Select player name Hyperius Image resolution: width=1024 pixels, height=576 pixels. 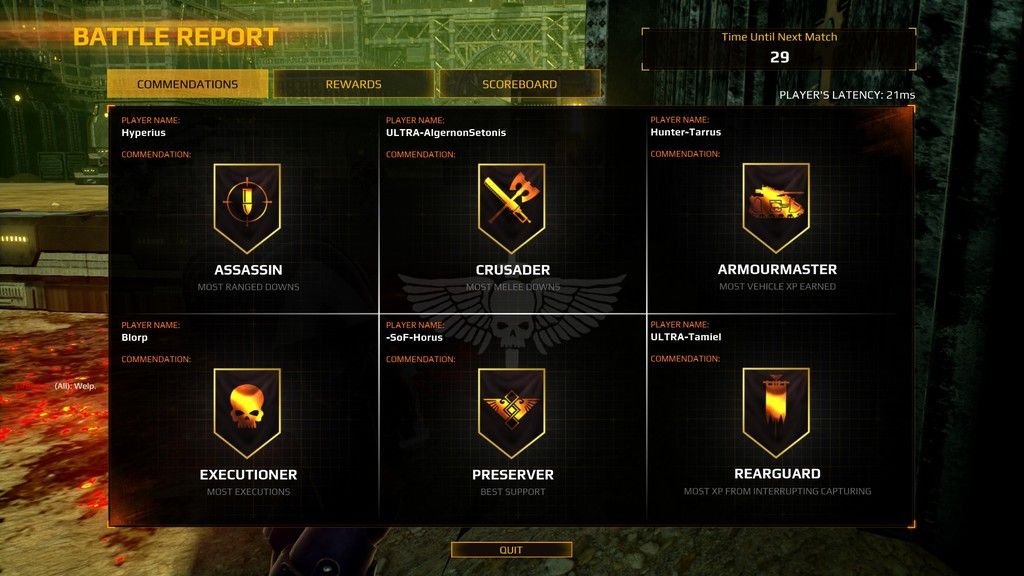pos(143,132)
